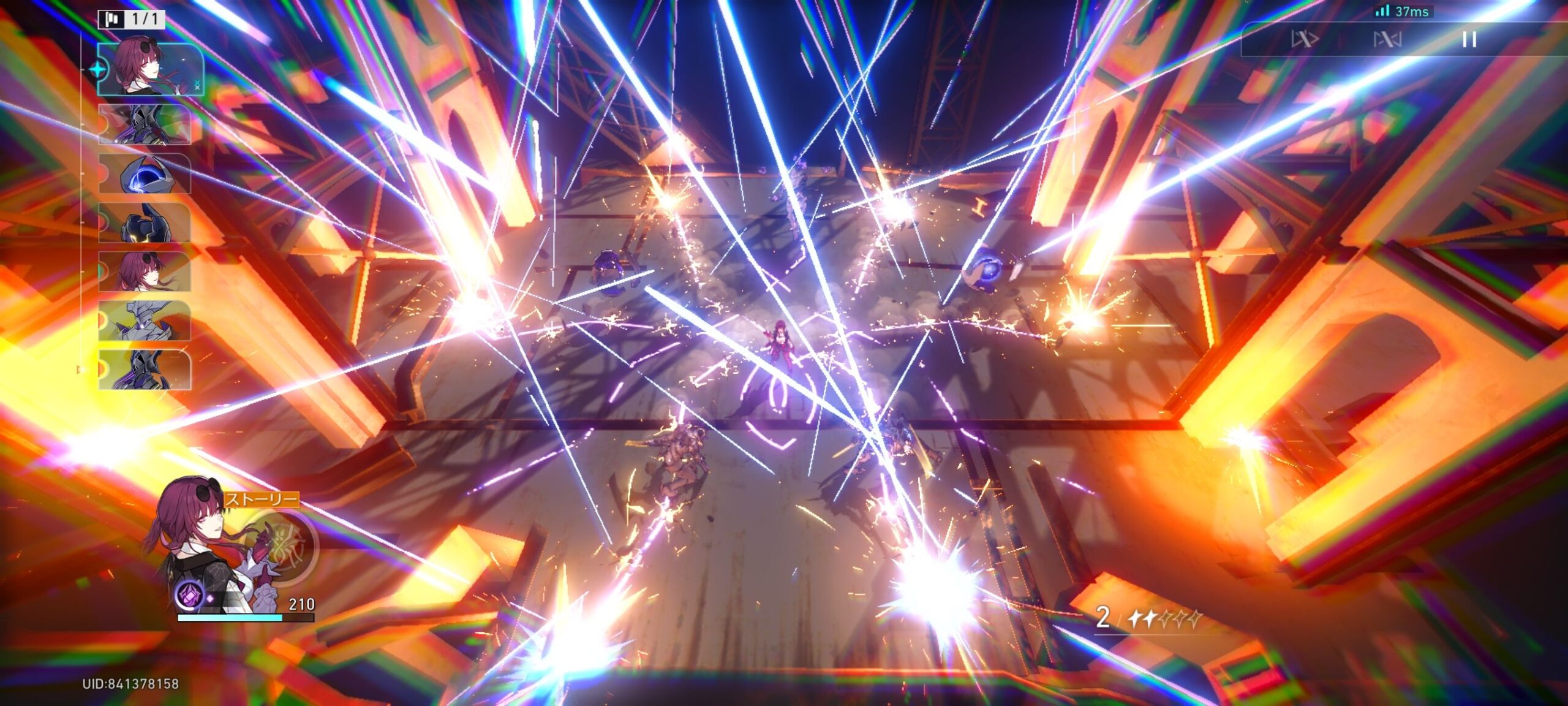Pause the battle
The image size is (1568, 706).
pyautogui.click(x=1469, y=40)
